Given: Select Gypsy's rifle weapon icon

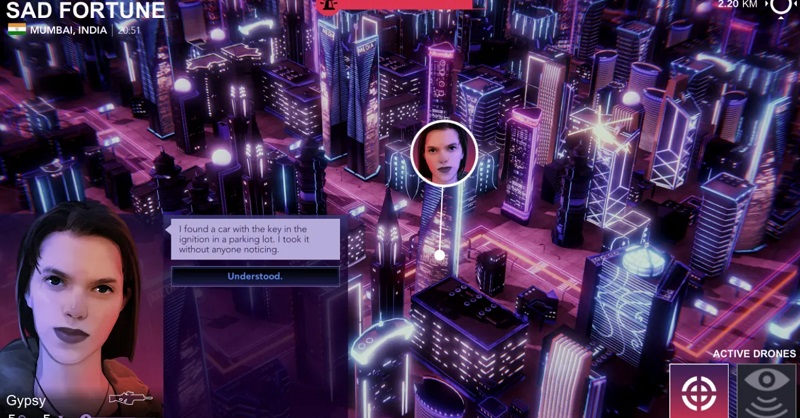Looking at the screenshot, I should click(129, 400).
